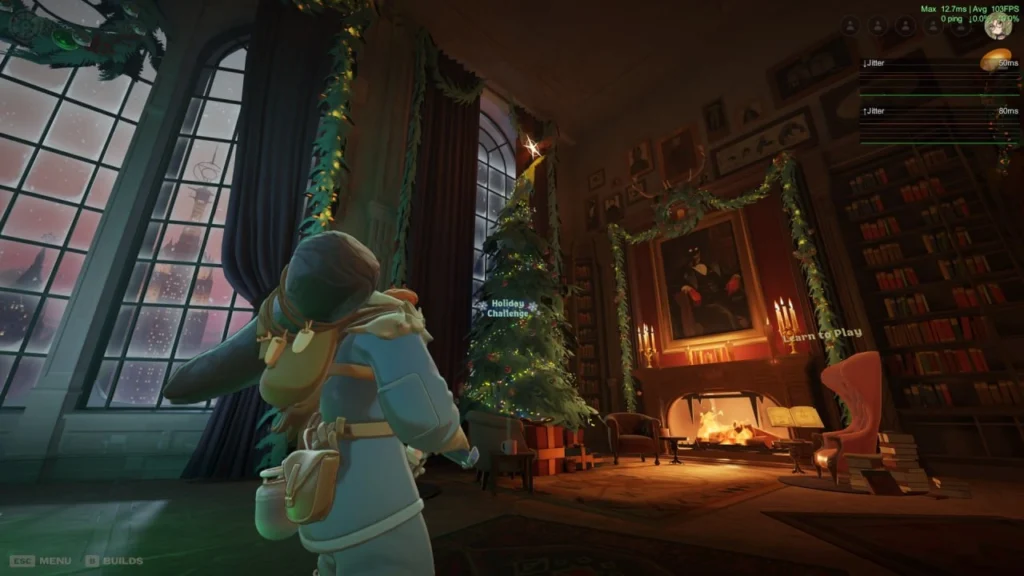The width and height of the screenshot is (1024, 576).
Task: Select the Holiday Challenge label
Action: click(507, 309)
